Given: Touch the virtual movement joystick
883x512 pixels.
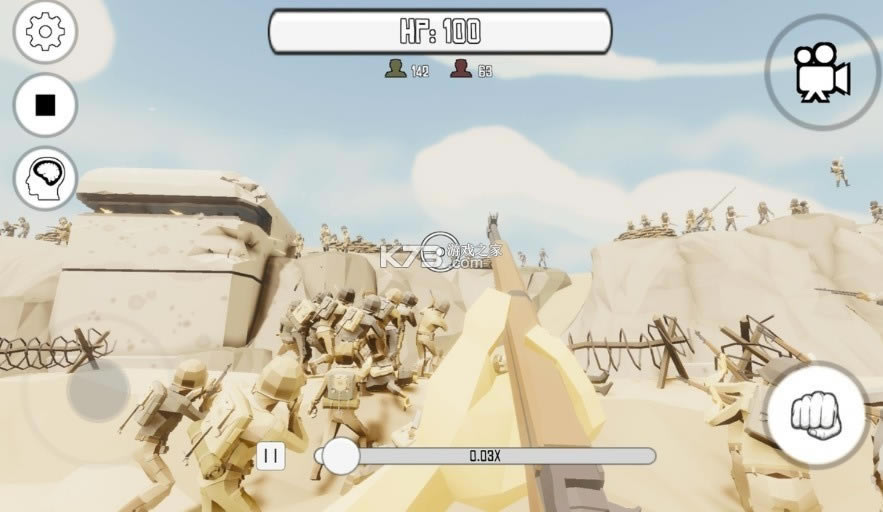Looking at the screenshot, I should click(x=97, y=389).
